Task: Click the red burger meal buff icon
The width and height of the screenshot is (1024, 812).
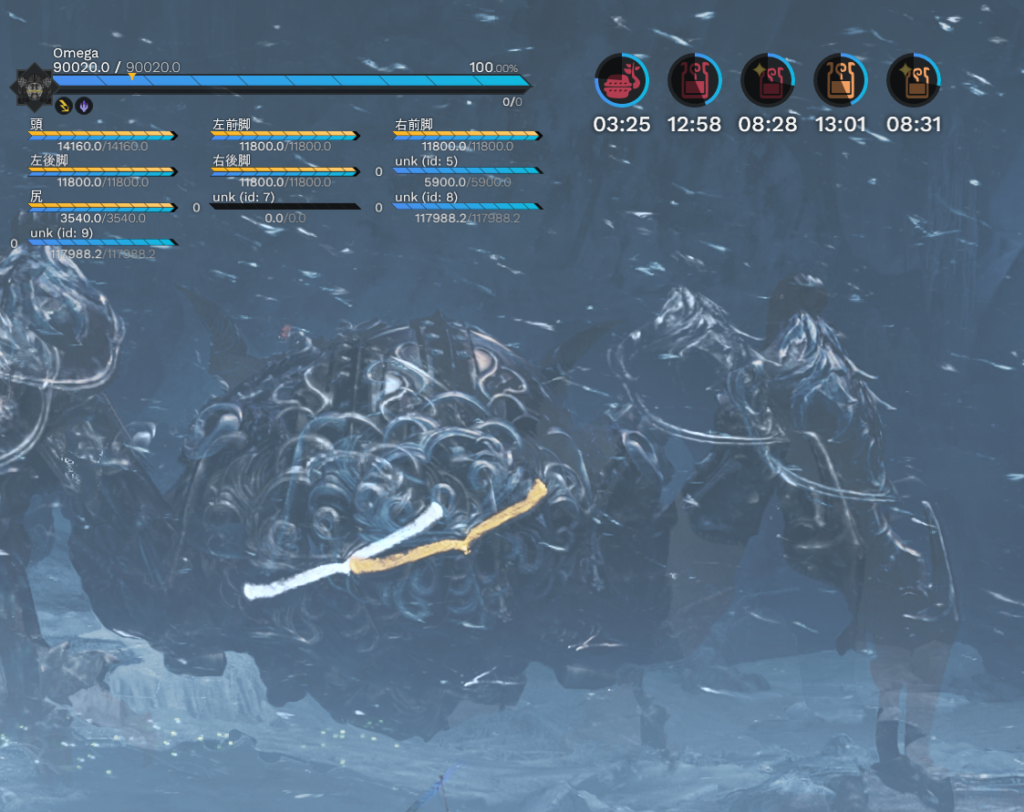Action: click(x=621, y=81)
